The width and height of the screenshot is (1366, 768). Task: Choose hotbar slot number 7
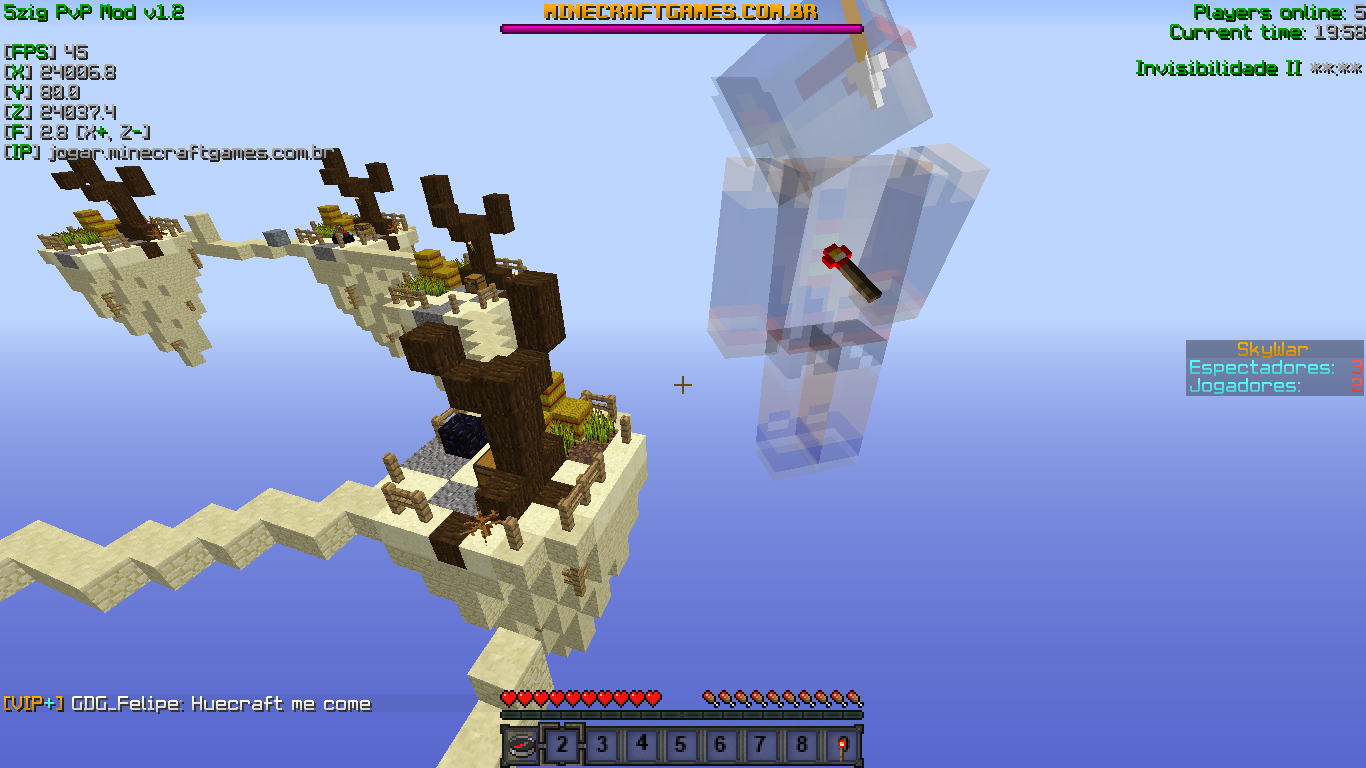coord(761,745)
